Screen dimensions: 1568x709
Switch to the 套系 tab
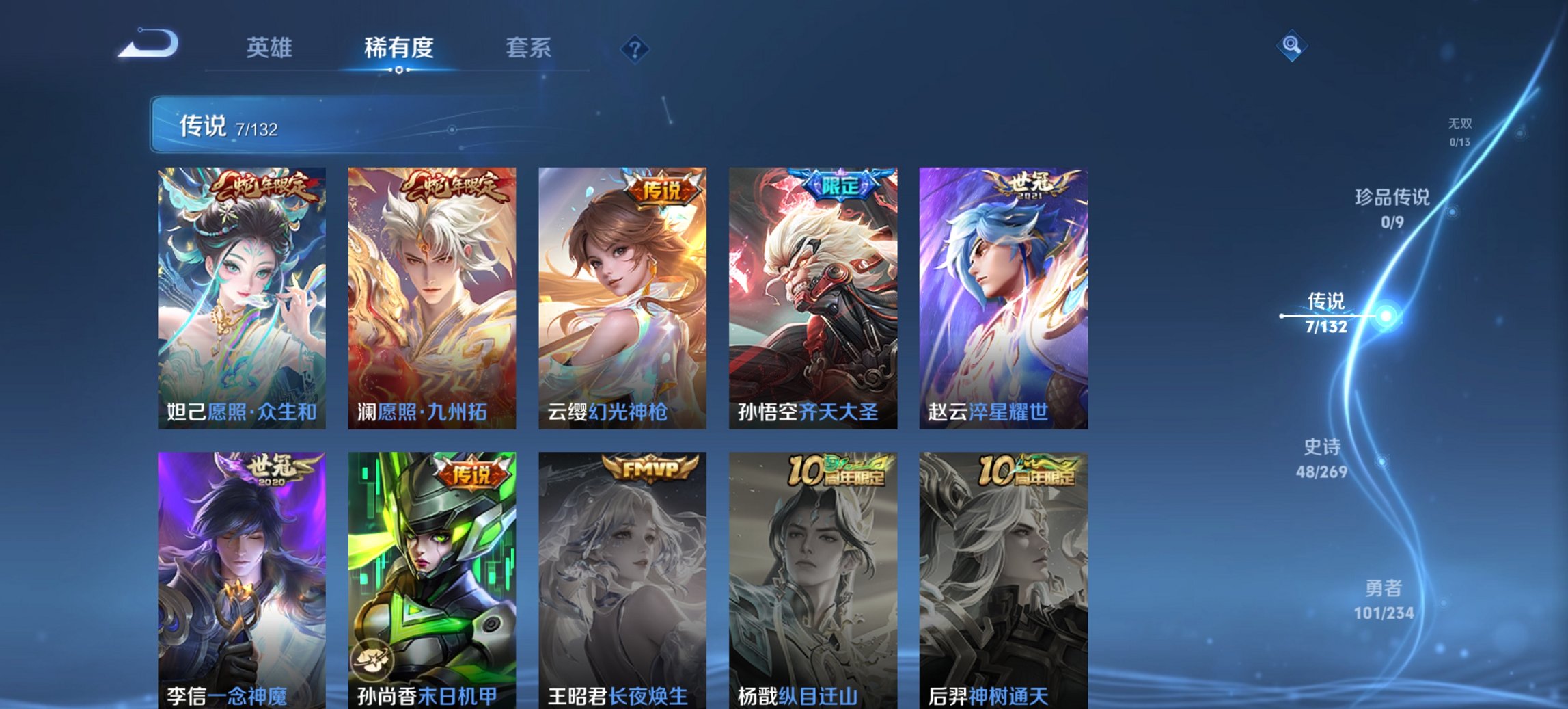click(x=529, y=48)
